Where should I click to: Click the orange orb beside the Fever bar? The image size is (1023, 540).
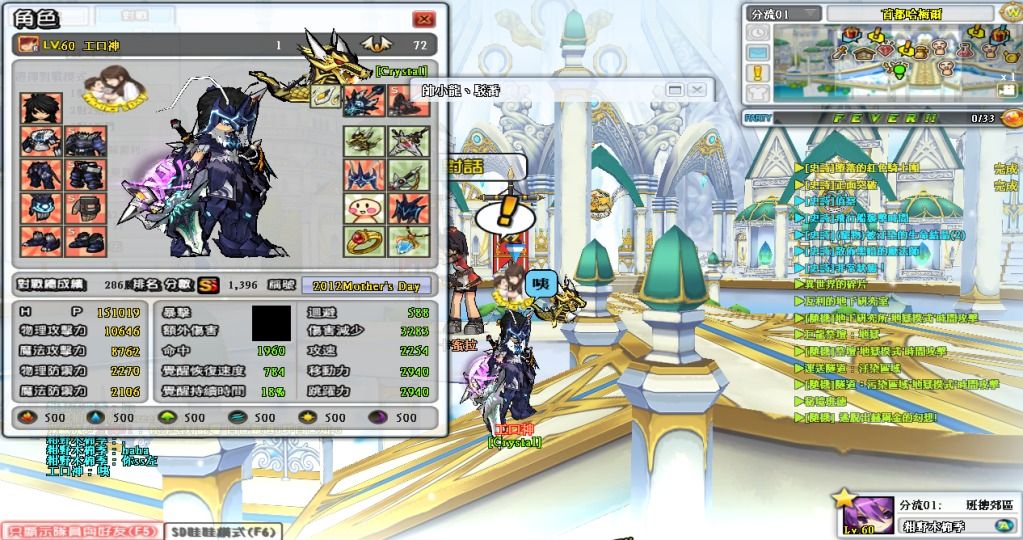(1011, 117)
